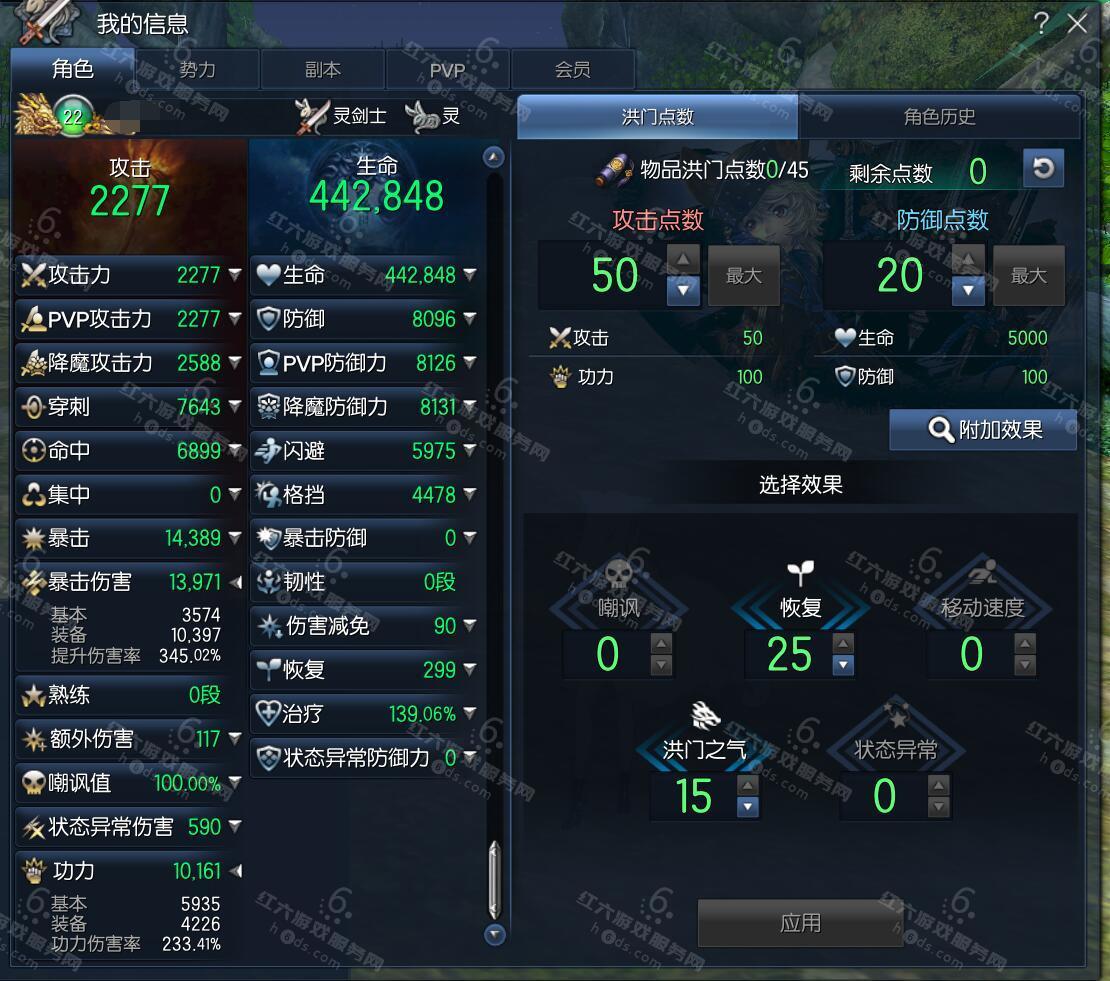Collapse the 暴击伤害 stat details
This screenshot has height=981, width=1110.
tap(235, 582)
